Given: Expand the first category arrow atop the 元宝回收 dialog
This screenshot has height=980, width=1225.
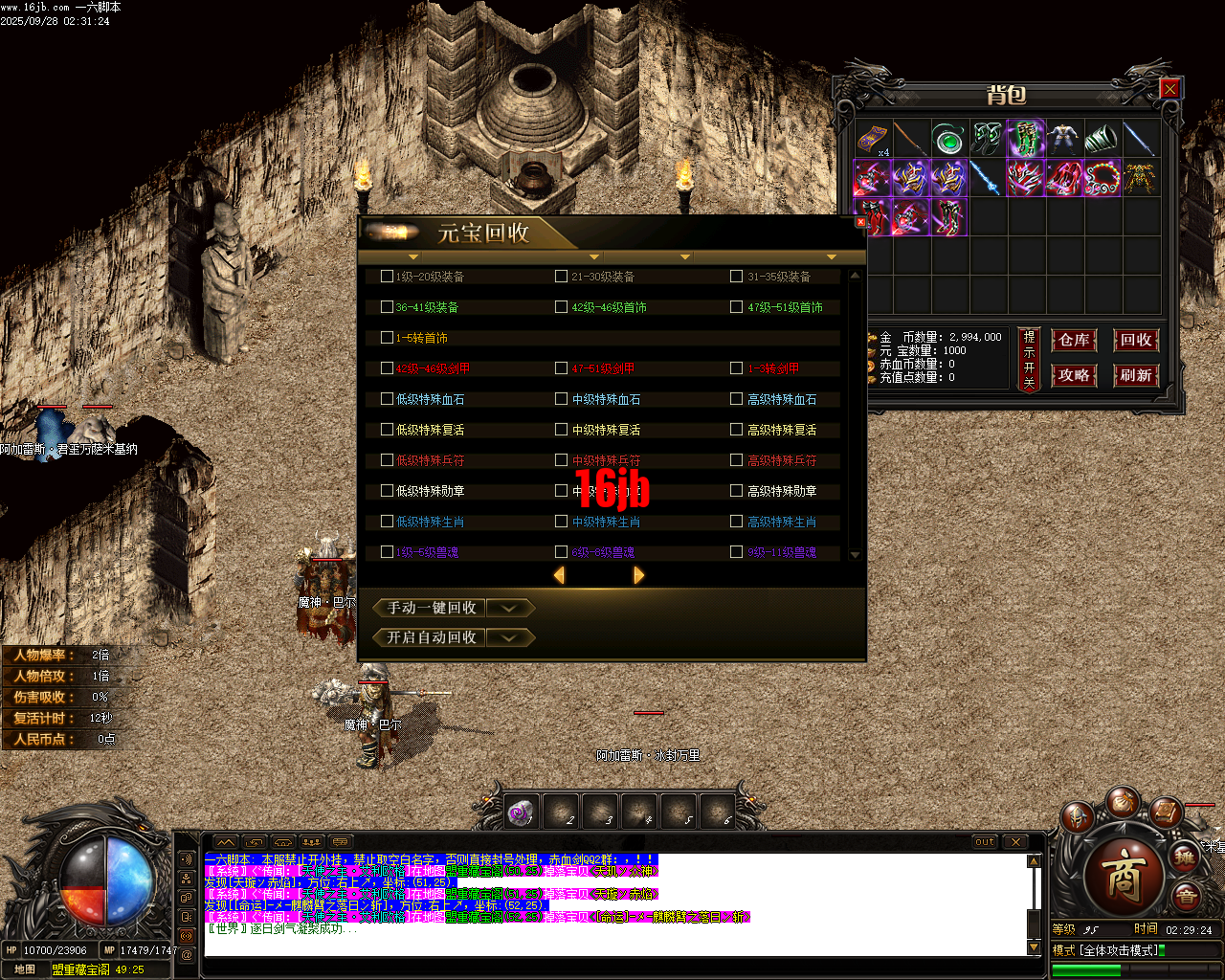Looking at the screenshot, I should [413, 256].
